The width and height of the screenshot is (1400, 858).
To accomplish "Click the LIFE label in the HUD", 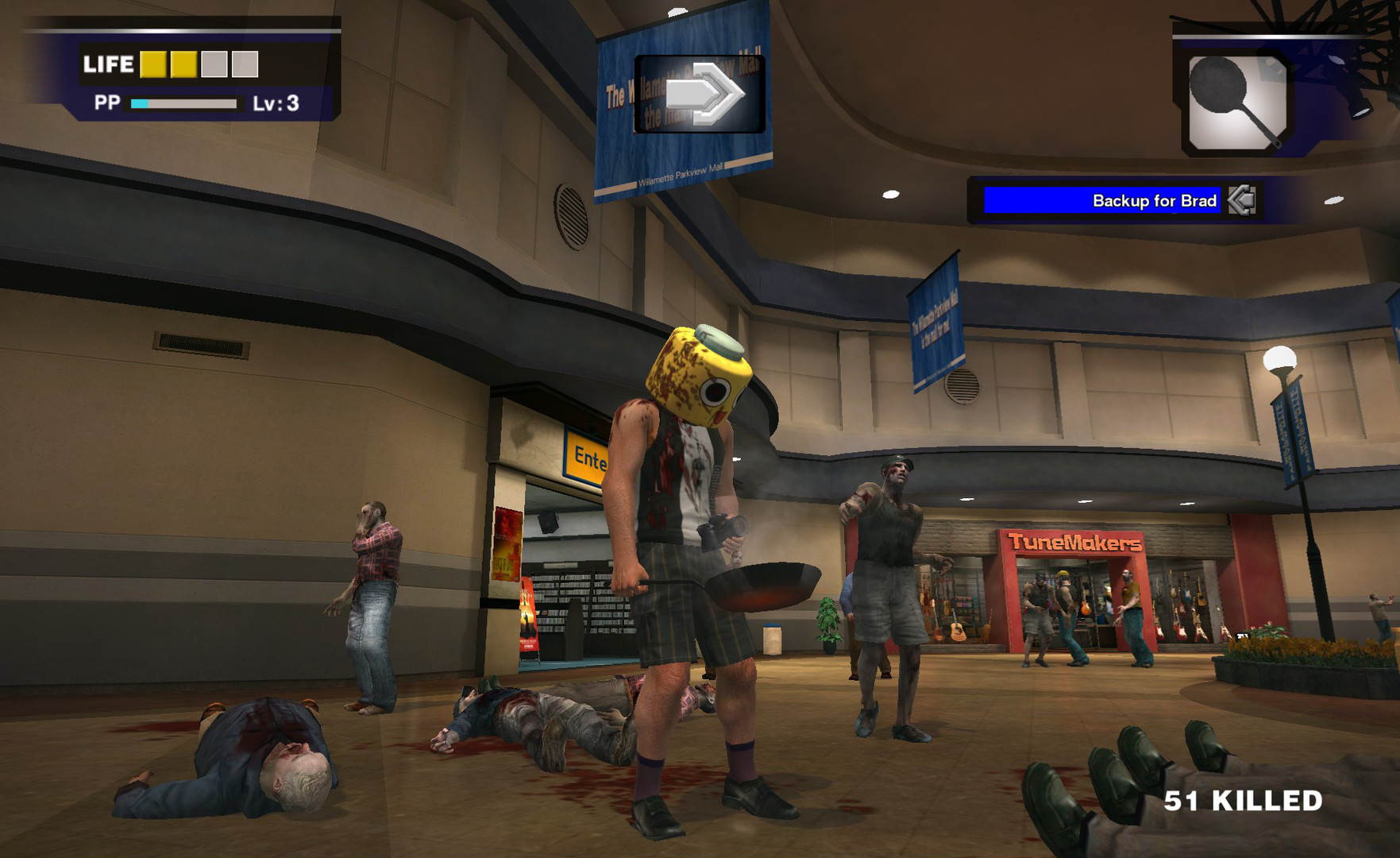I will [107, 62].
